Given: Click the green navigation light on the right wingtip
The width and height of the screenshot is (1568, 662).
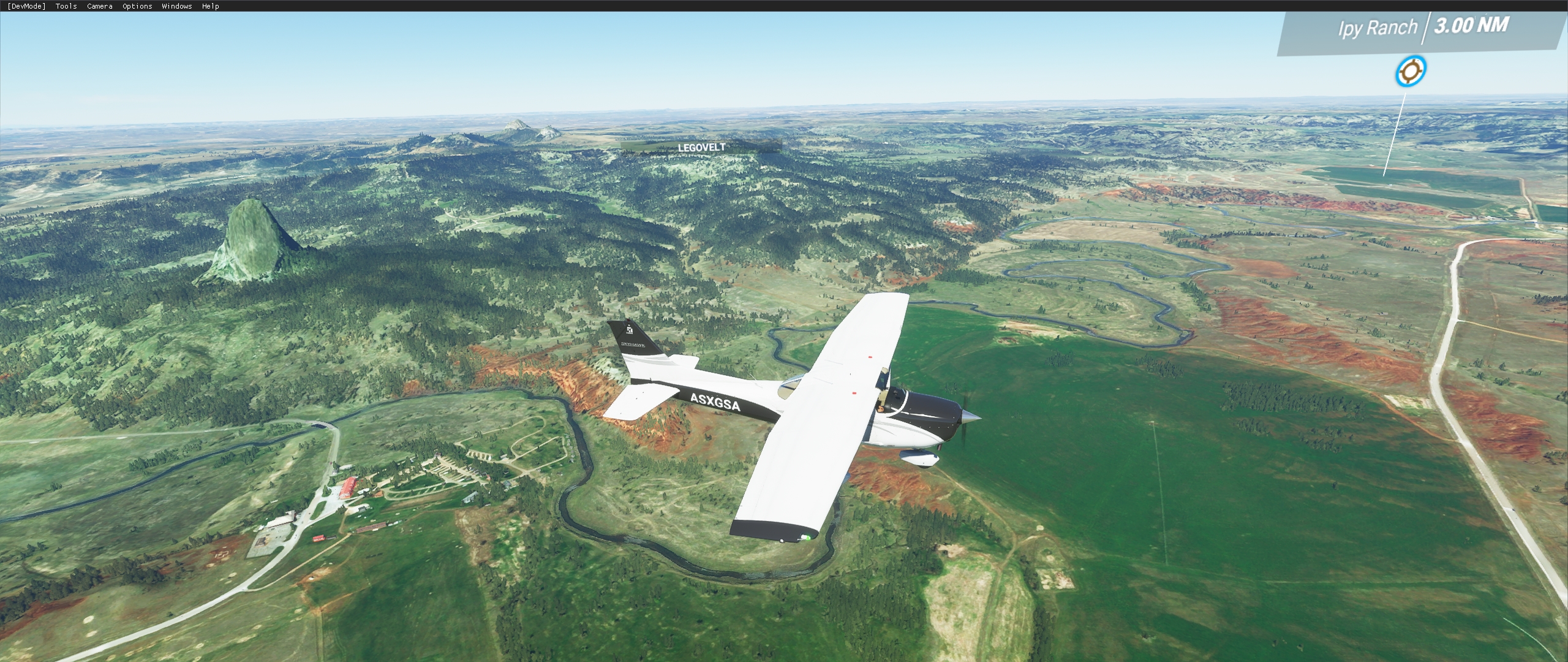Looking at the screenshot, I should 808,538.
